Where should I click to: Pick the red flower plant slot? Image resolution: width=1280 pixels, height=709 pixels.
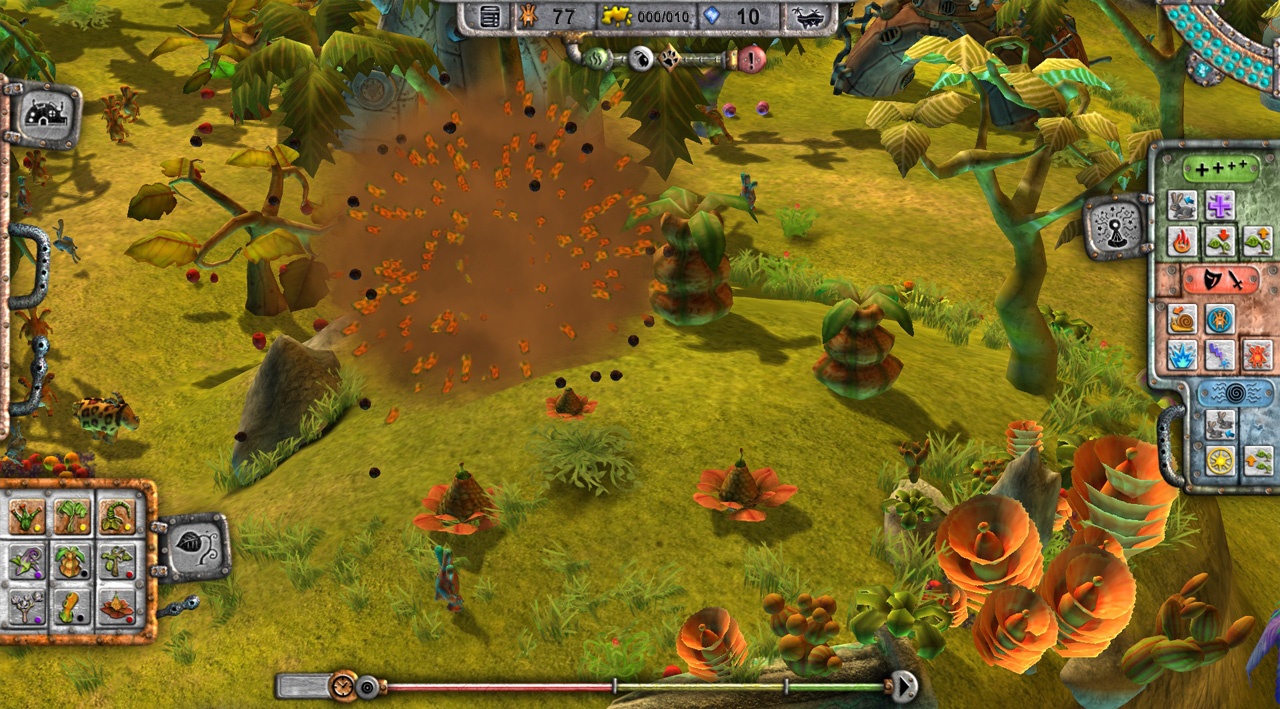click(117, 606)
